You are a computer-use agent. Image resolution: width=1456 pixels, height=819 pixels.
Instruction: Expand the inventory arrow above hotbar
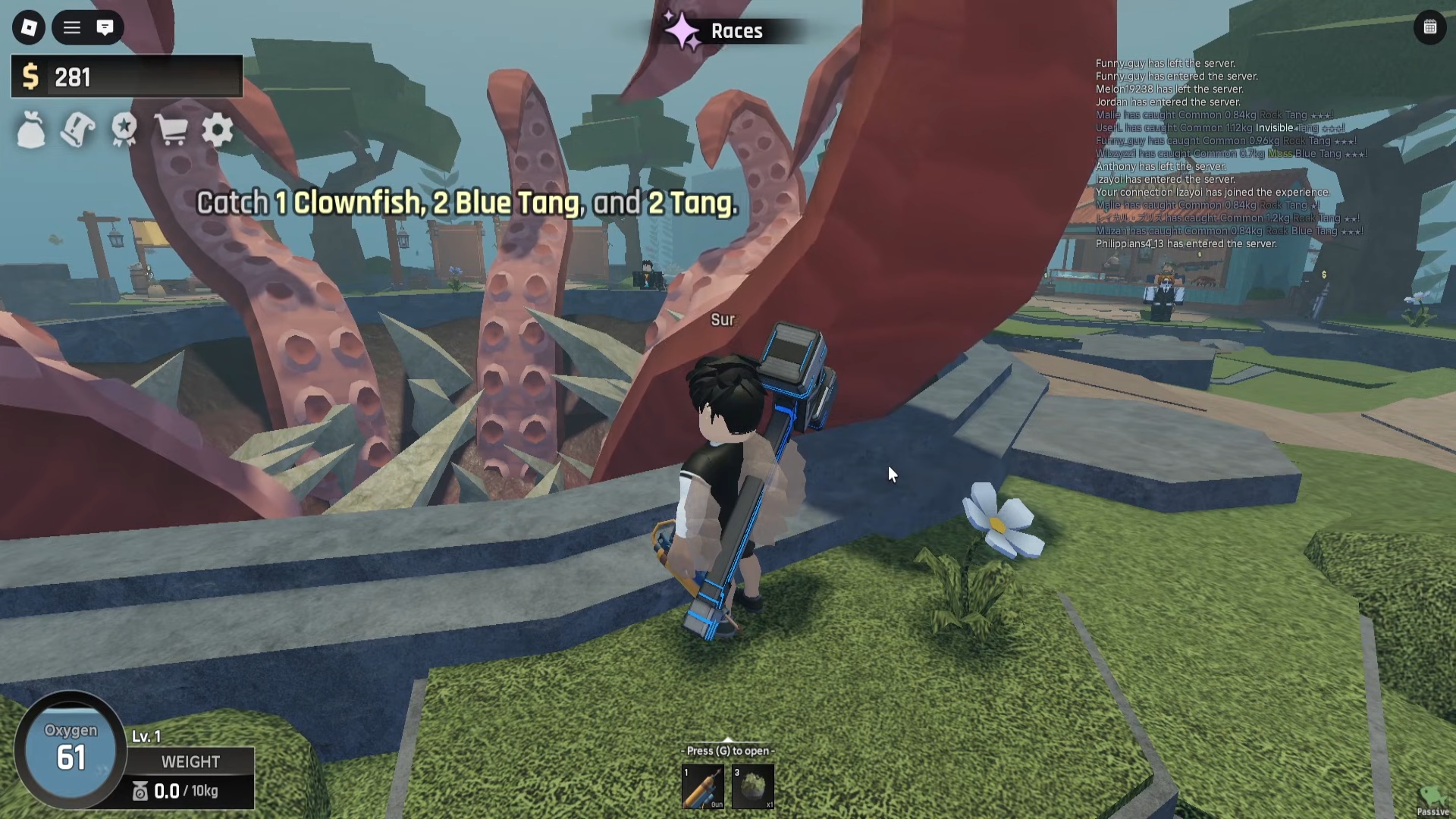click(728, 740)
